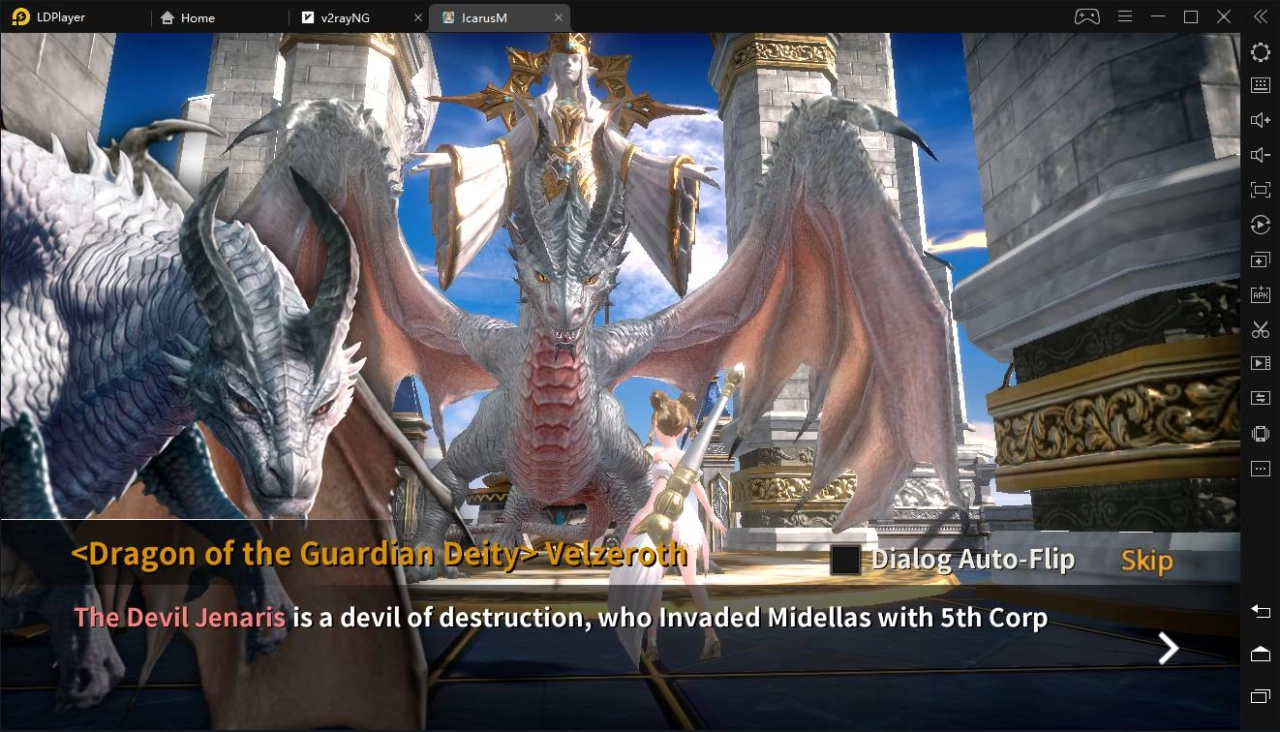
Task: Open the hamburger menu
Action: coord(1124,16)
